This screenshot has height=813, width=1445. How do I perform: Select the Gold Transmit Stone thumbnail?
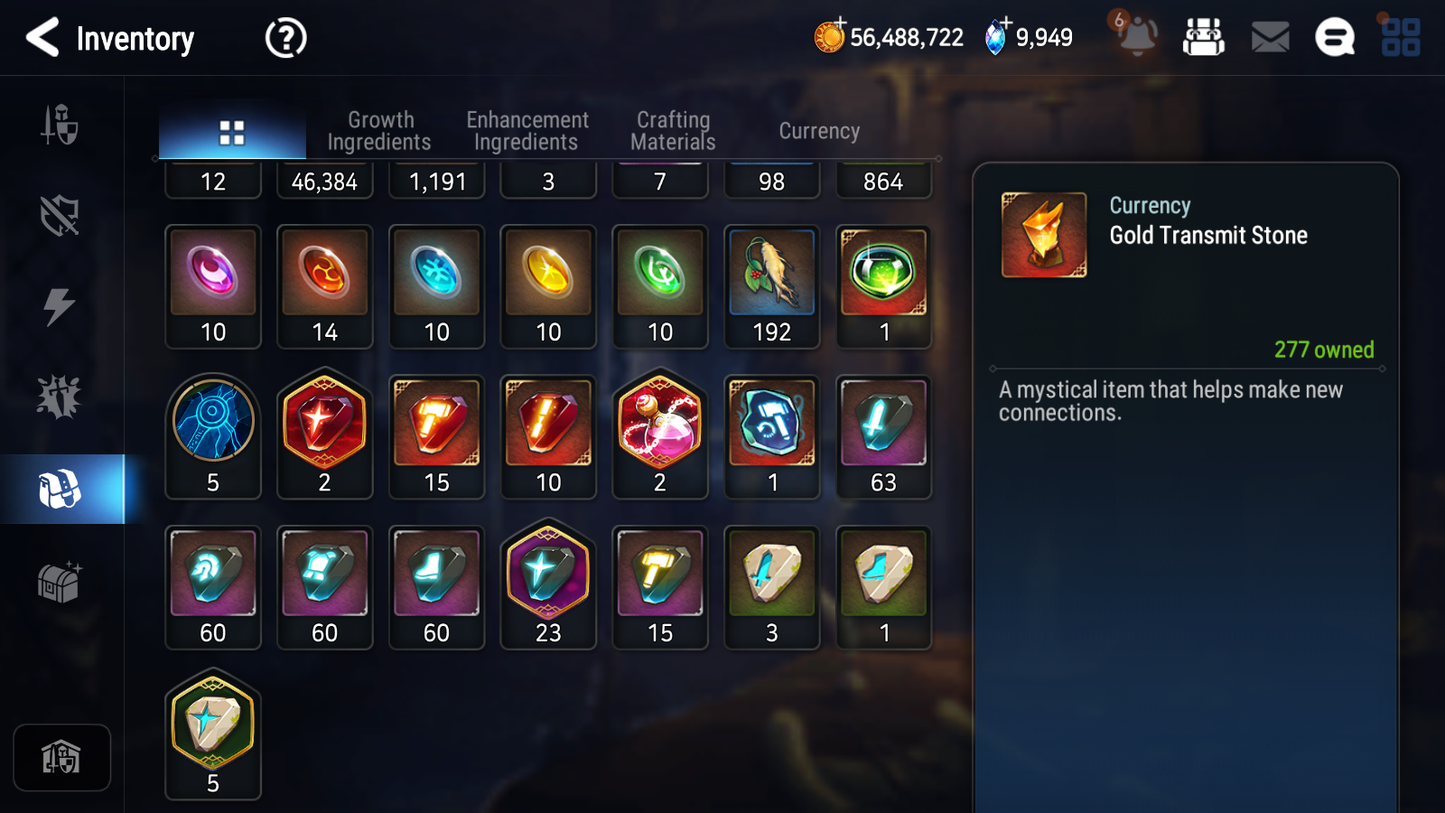tap(1043, 234)
